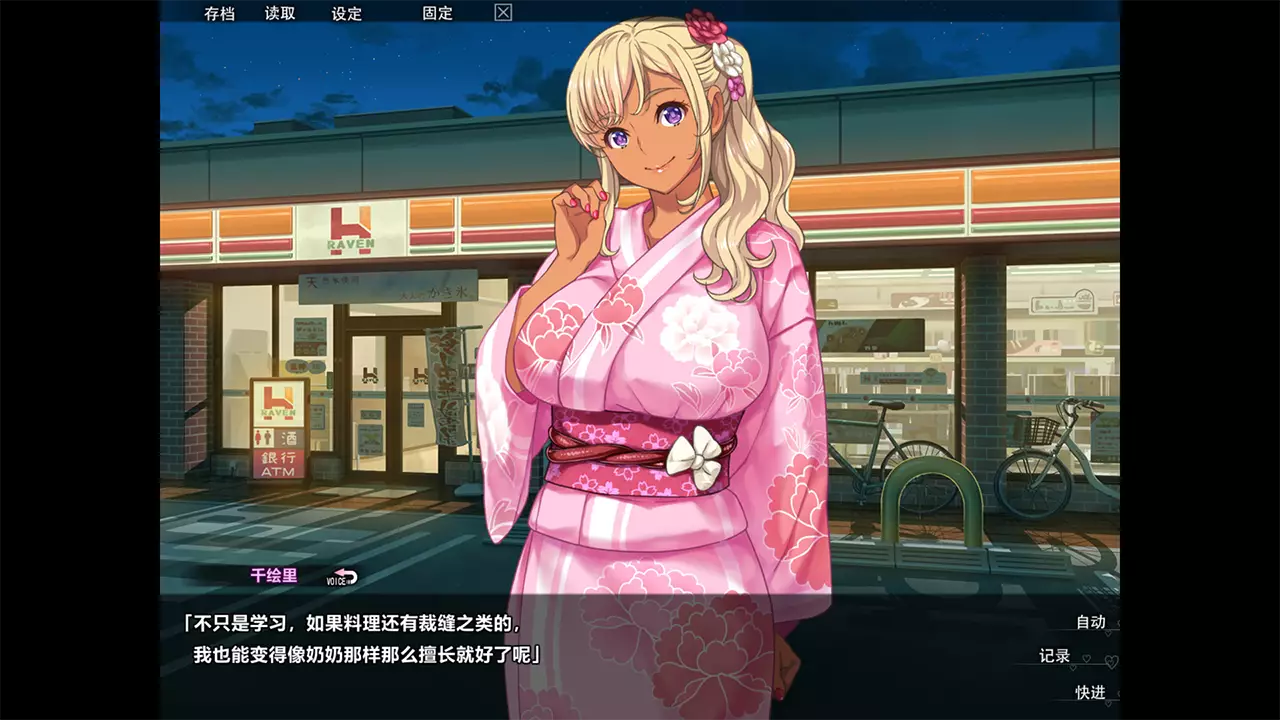This screenshot has height=720, width=1280.
Task: Click the heart icon below 快进
Action: (x=1108, y=703)
